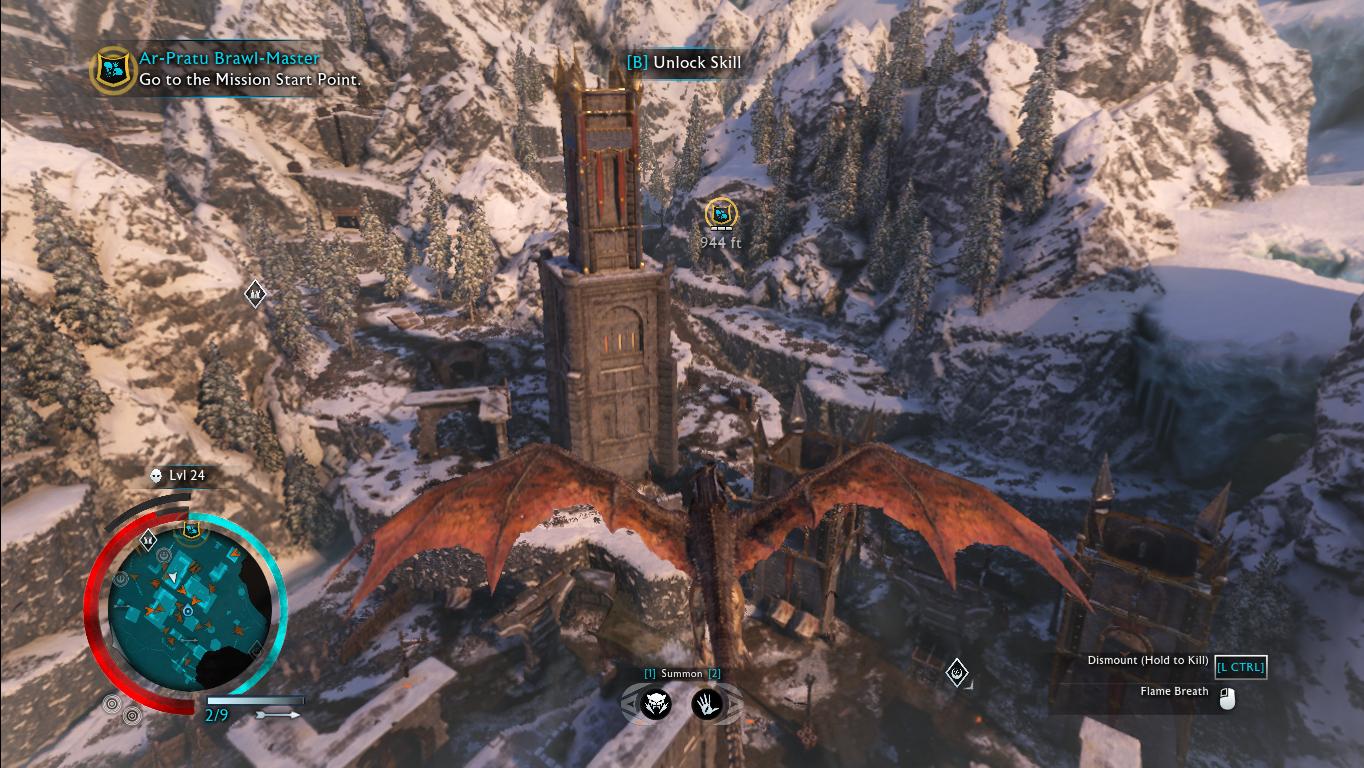Select the player arrow on the minimap
The image size is (1364, 768).
pyautogui.click(x=172, y=575)
